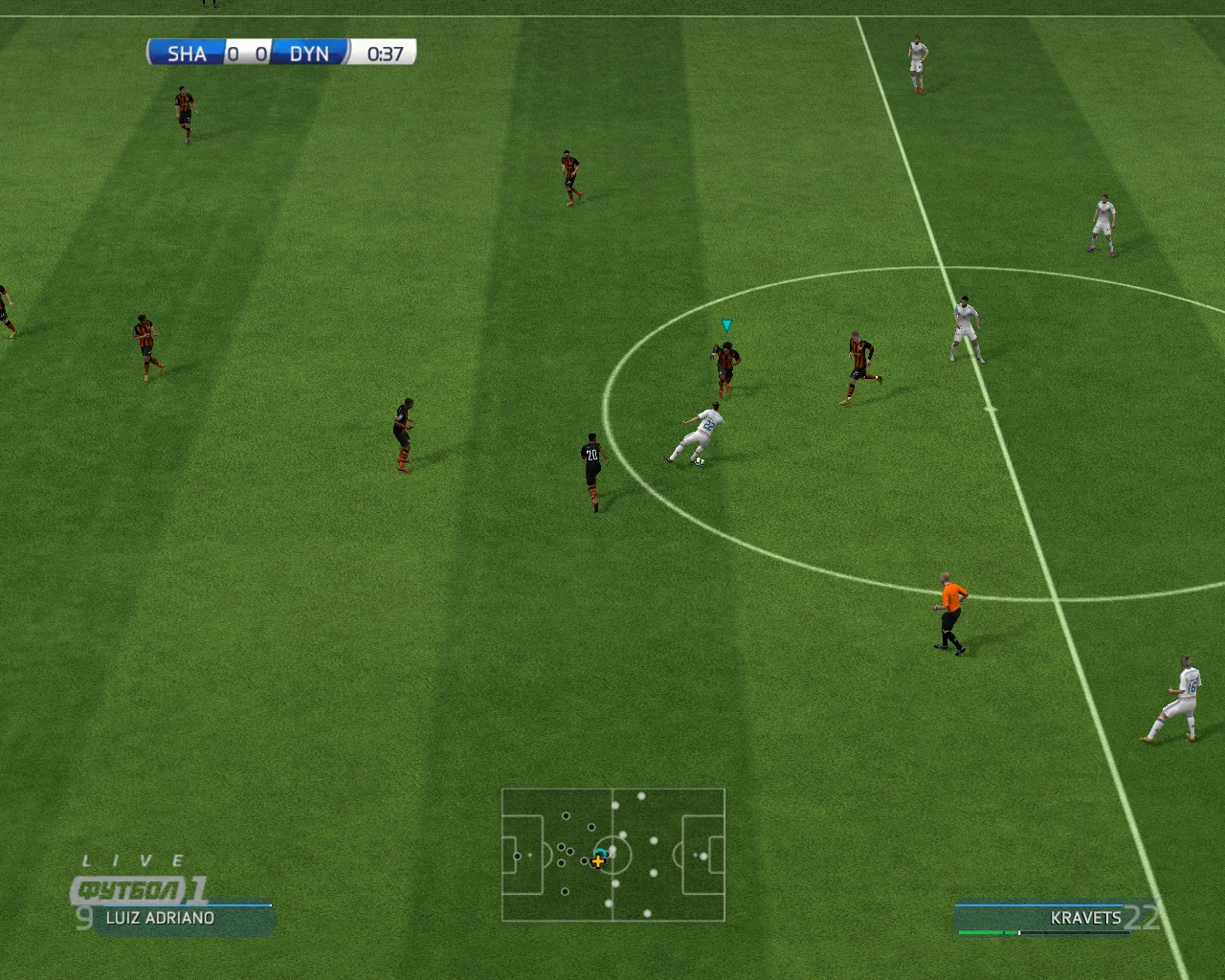Click the LIVE broadcast indicator
This screenshot has height=980, width=1225.
(x=132, y=859)
